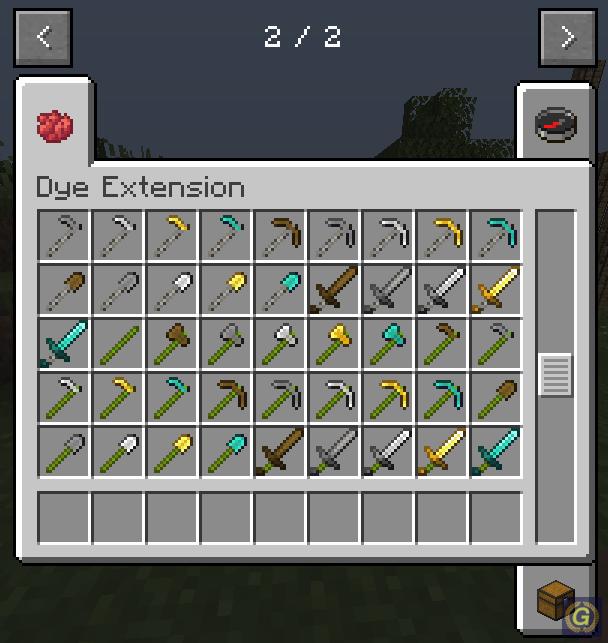Click the inventory scrollbar handle
Image resolution: width=608 pixels, height=643 pixels.
[555, 375]
